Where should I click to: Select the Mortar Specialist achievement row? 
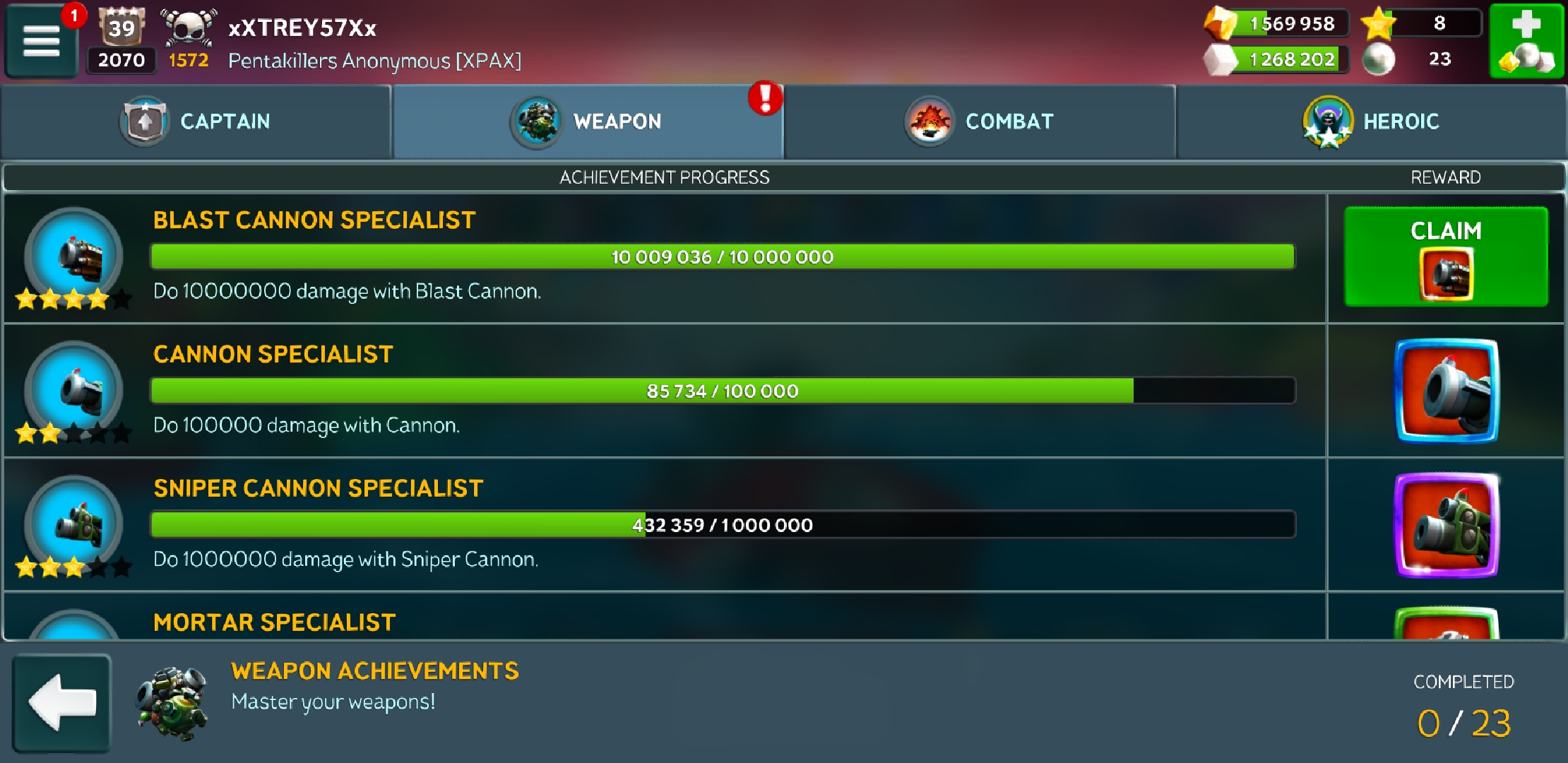point(664,620)
